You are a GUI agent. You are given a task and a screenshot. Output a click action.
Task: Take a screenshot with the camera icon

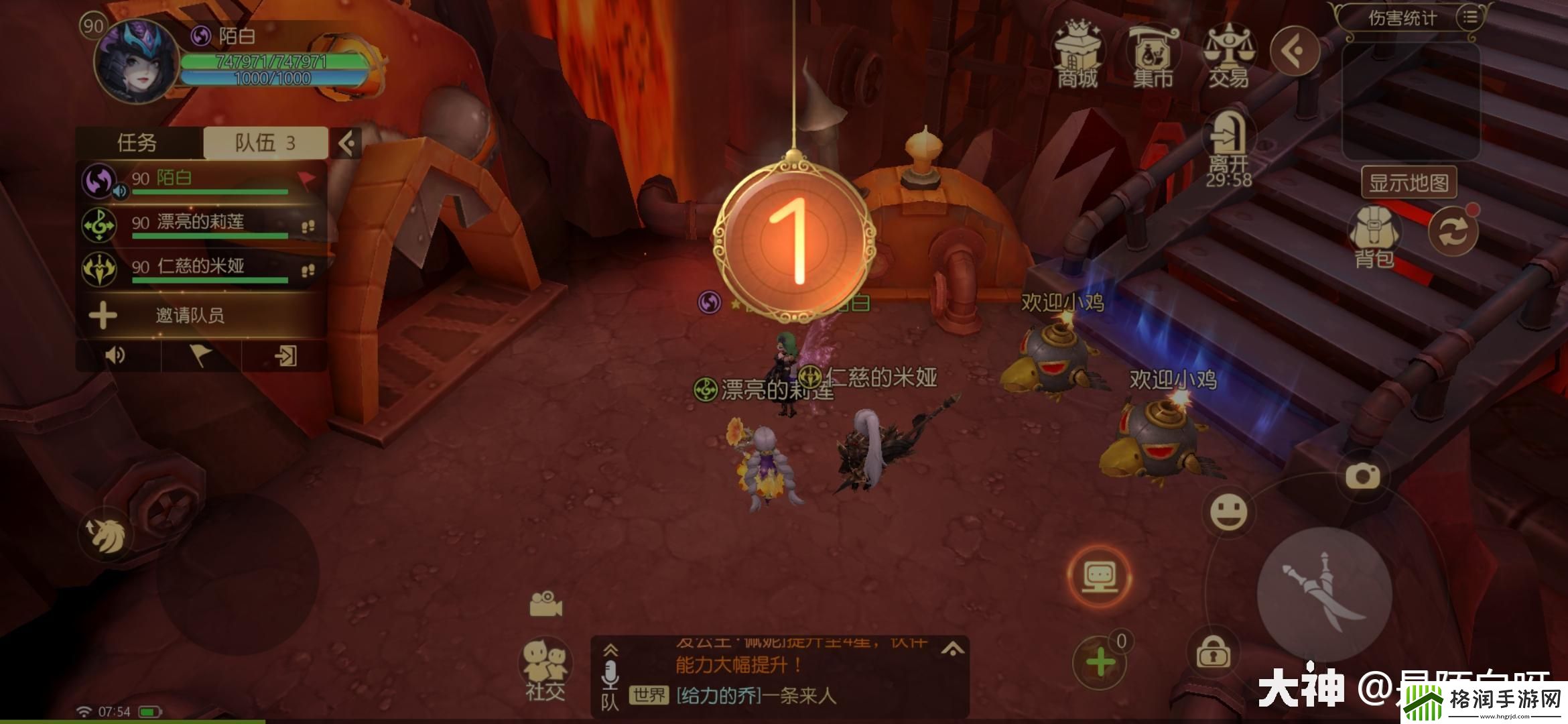tap(1362, 477)
